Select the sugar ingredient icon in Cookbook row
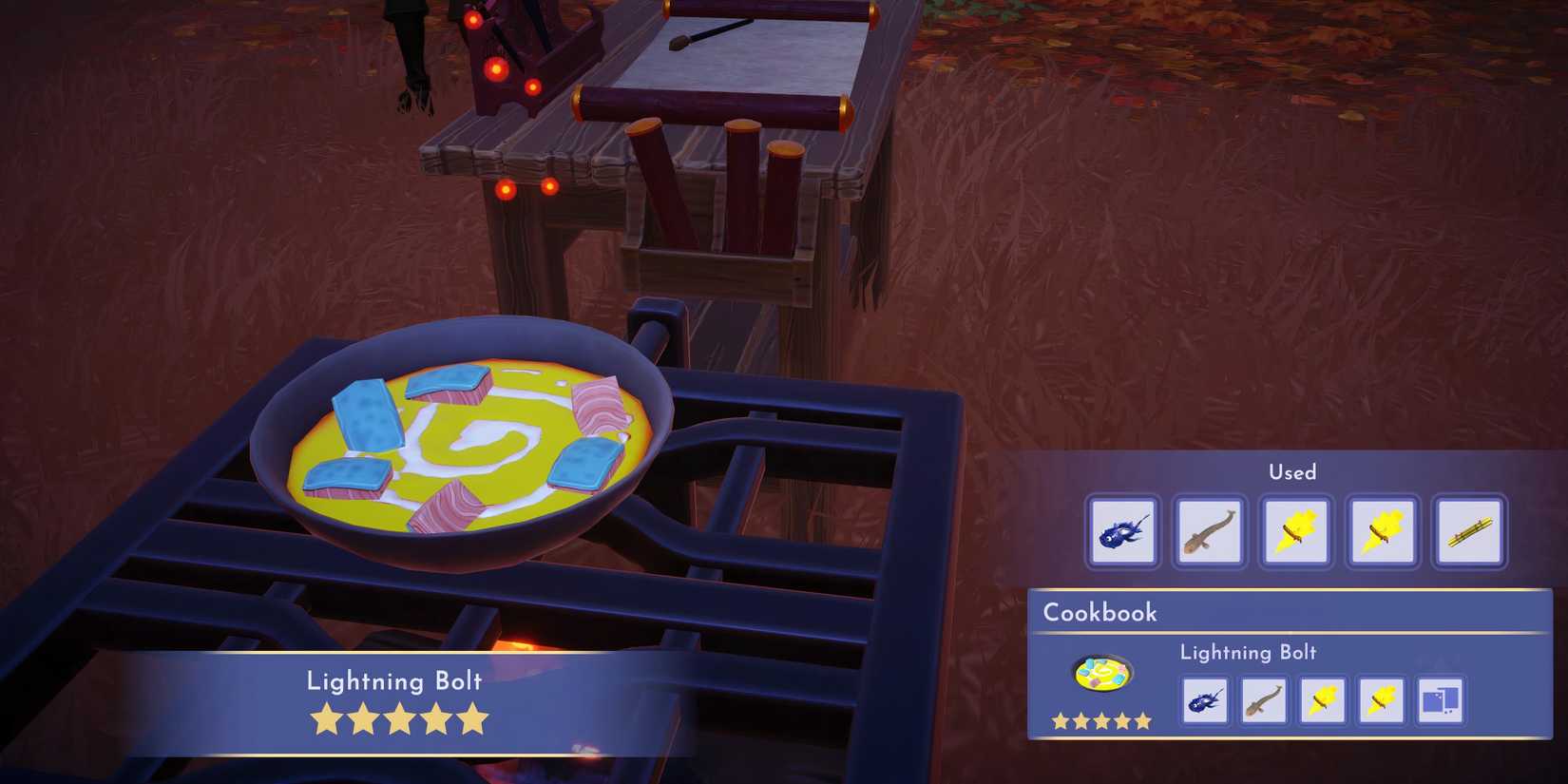This screenshot has height=784, width=1568. pyautogui.click(x=1442, y=701)
